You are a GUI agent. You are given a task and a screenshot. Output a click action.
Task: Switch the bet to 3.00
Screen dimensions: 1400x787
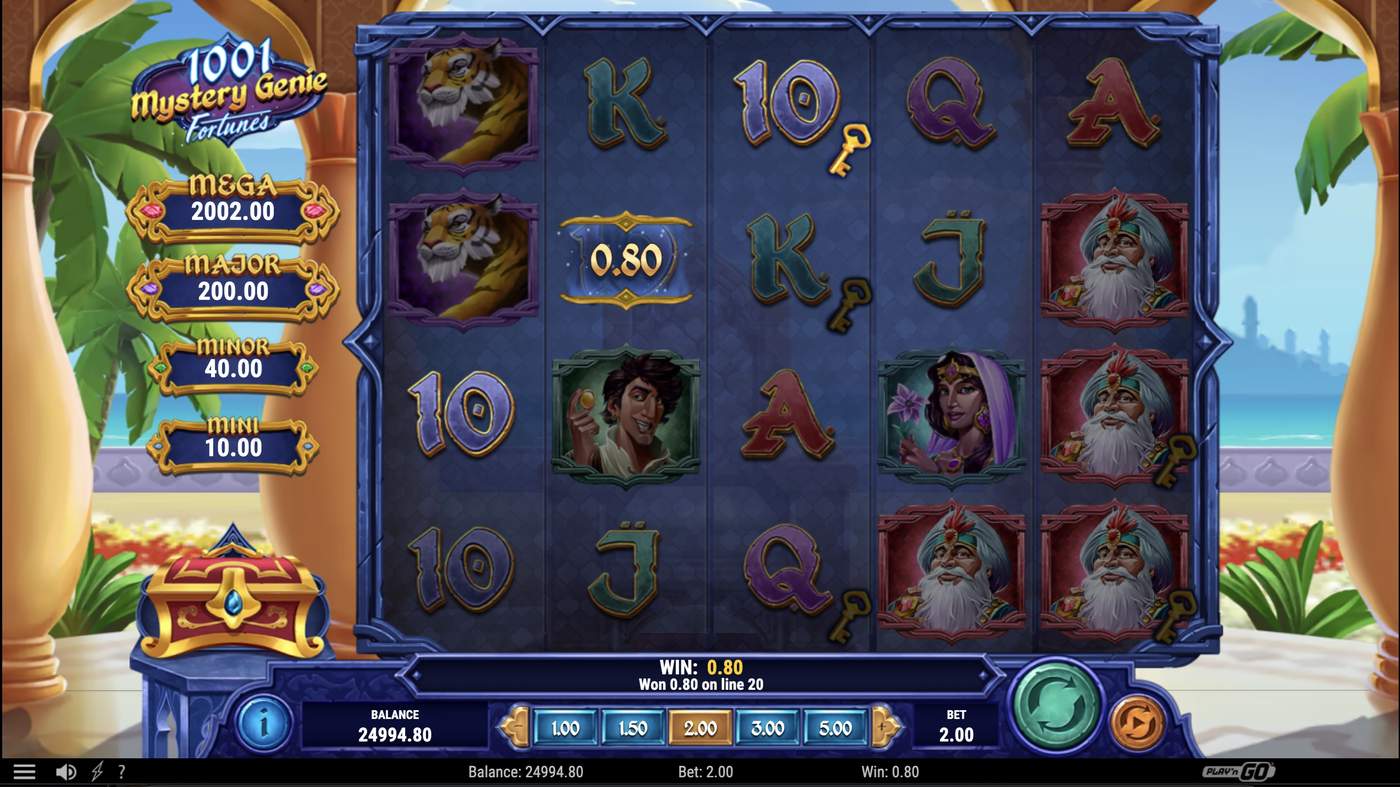coord(766,729)
